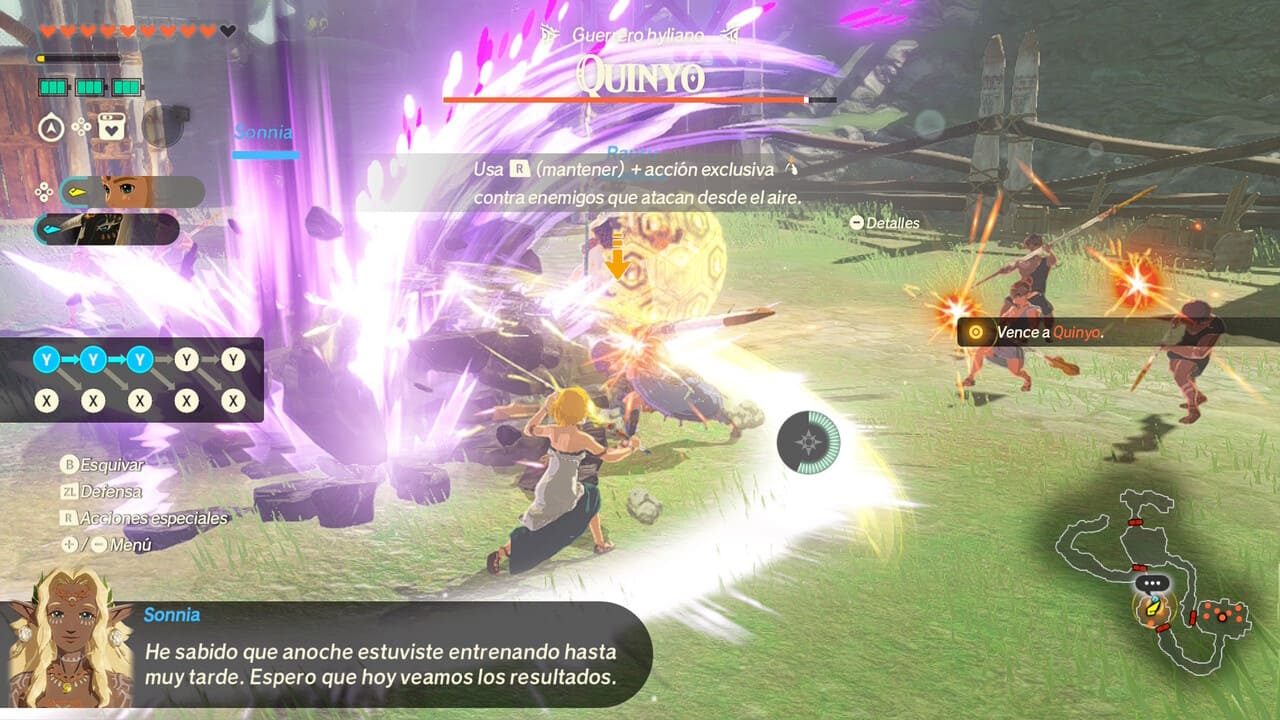Click the speech bubble marker on minimap
The image size is (1280, 720).
pyautogui.click(x=1152, y=583)
